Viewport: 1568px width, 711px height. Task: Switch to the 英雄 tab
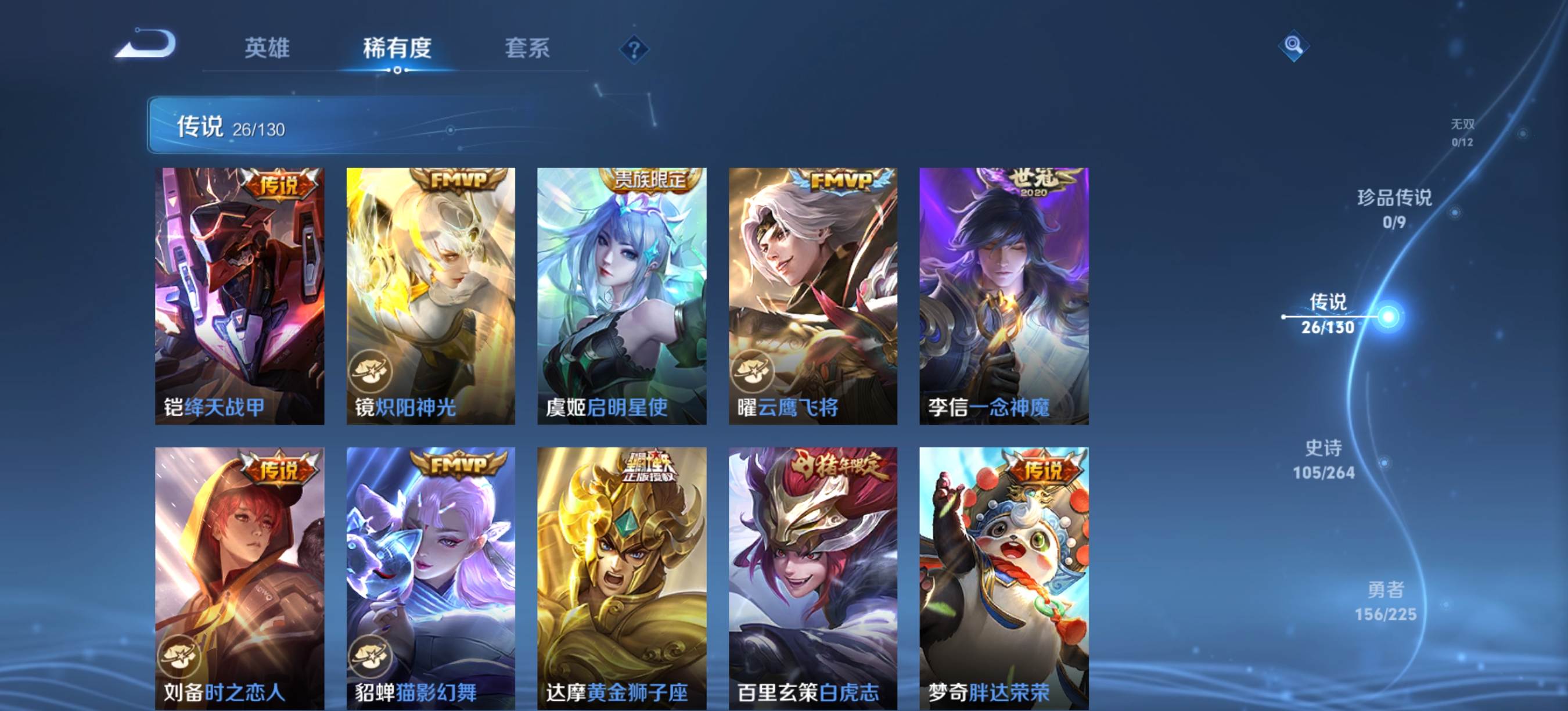(x=267, y=48)
